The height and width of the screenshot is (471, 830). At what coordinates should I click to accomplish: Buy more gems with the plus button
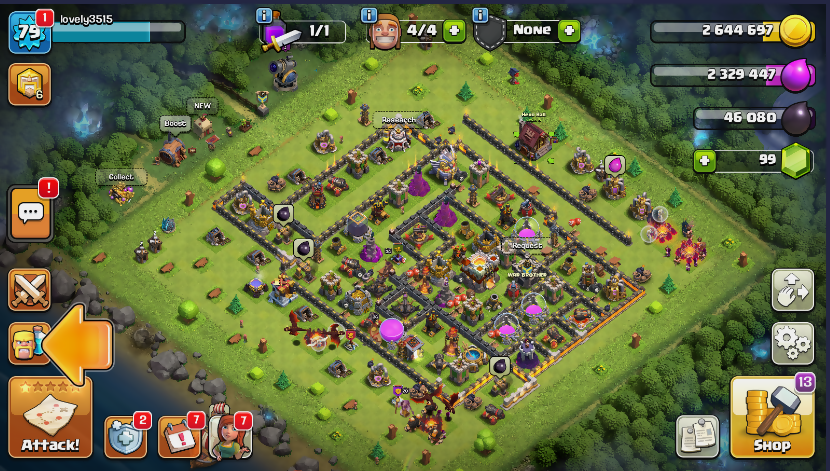pyautogui.click(x=705, y=159)
